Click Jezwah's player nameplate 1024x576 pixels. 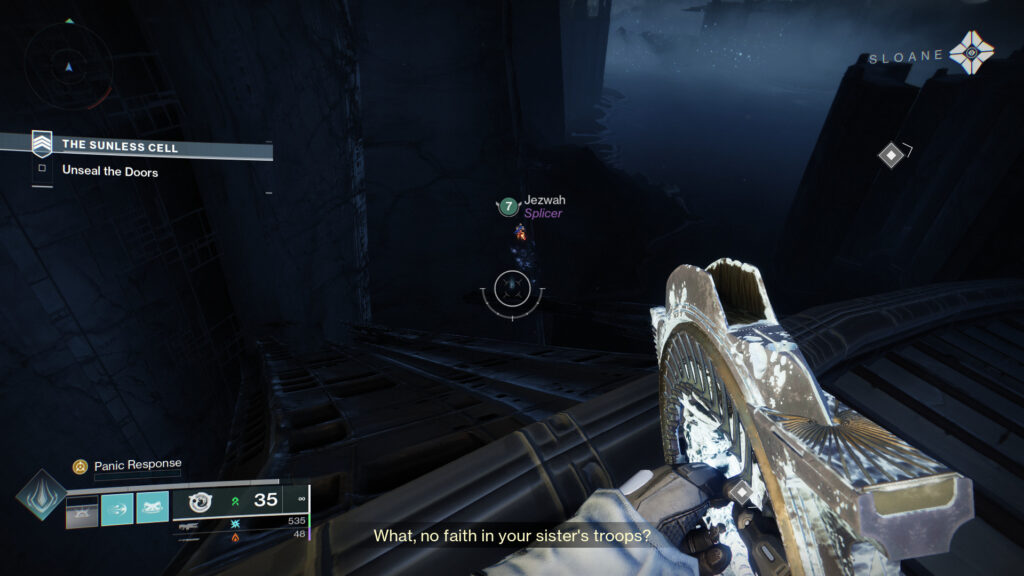(543, 201)
